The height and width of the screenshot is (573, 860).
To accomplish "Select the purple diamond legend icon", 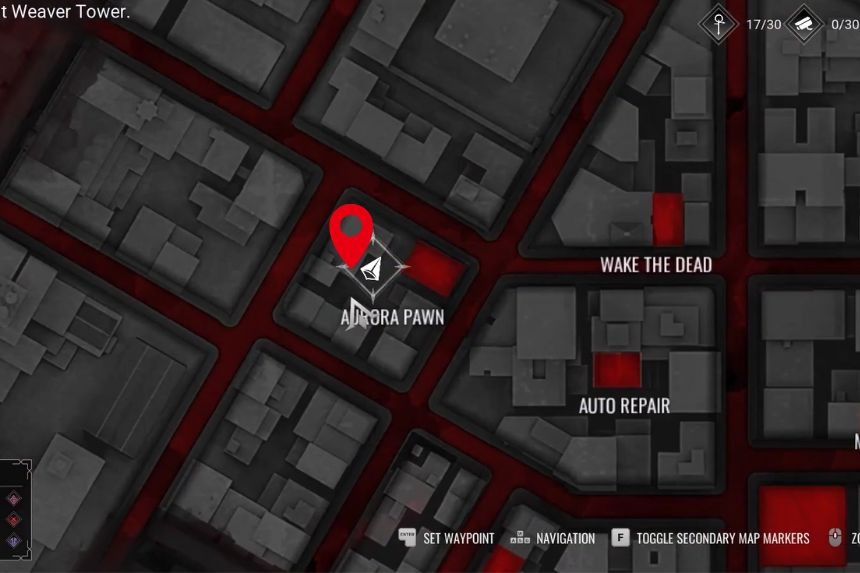I will (13, 541).
